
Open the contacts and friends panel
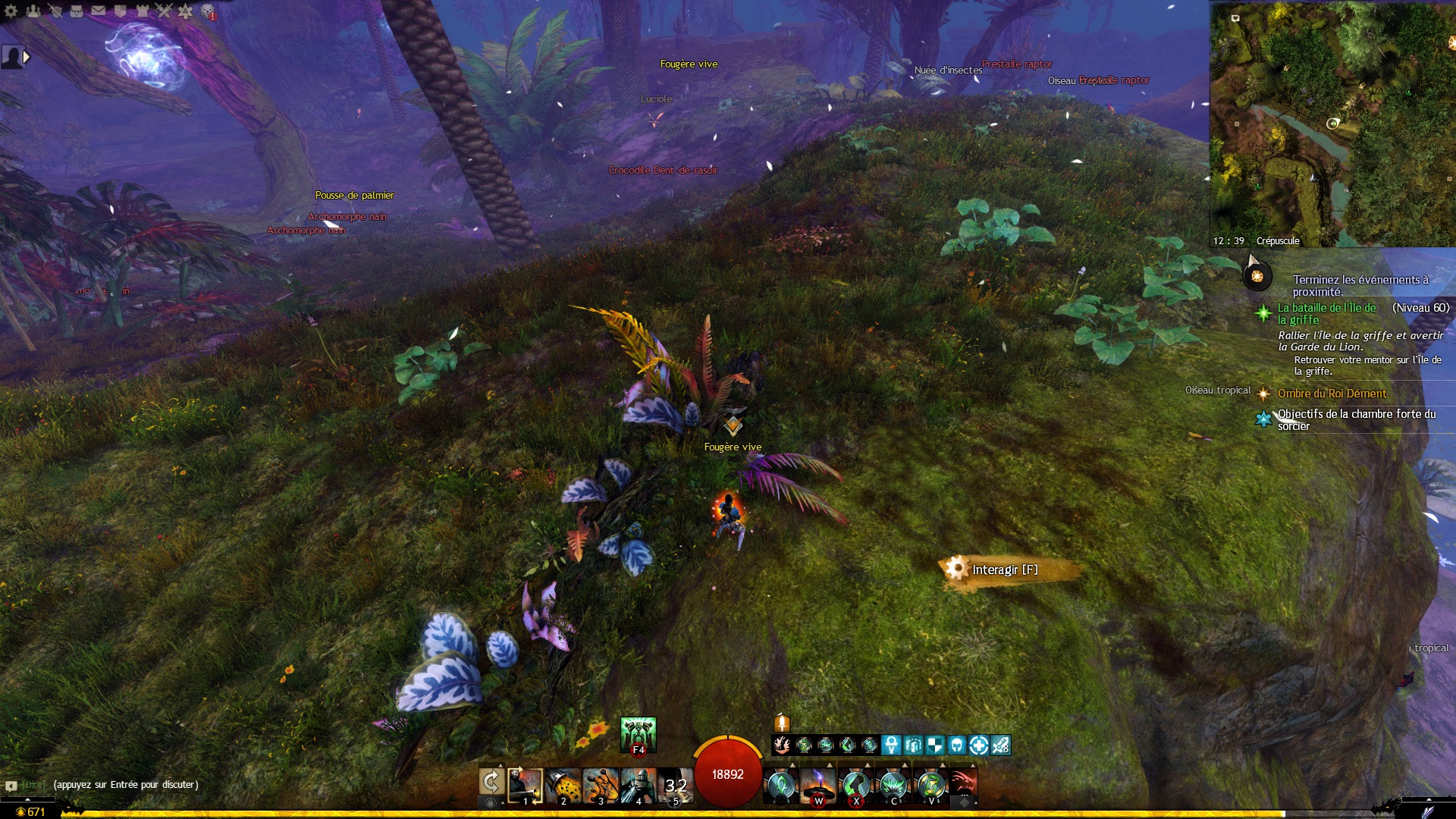[33, 11]
